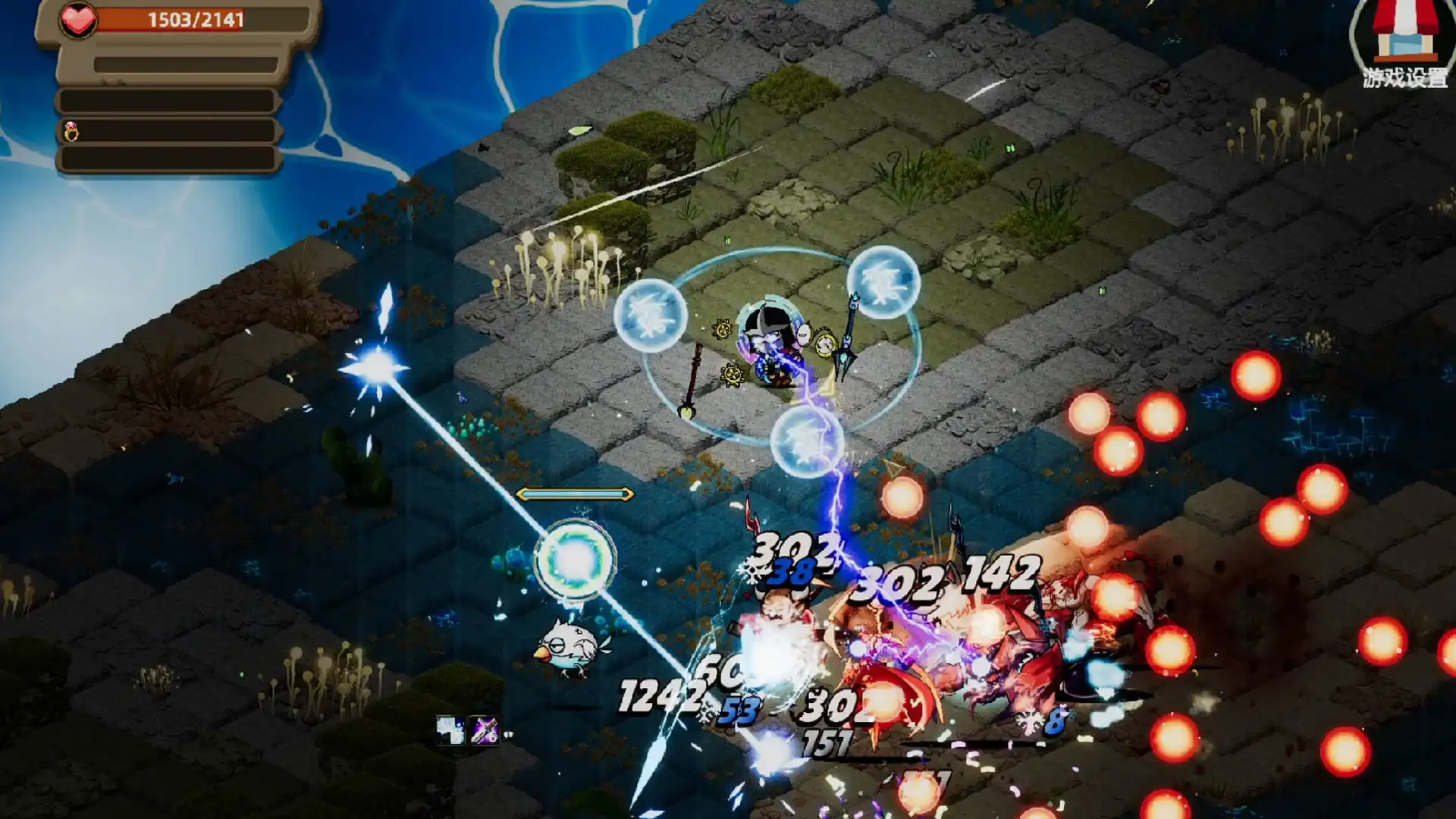Click the white glove skill icon
The height and width of the screenshot is (819, 1456).
[x=449, y=730]
